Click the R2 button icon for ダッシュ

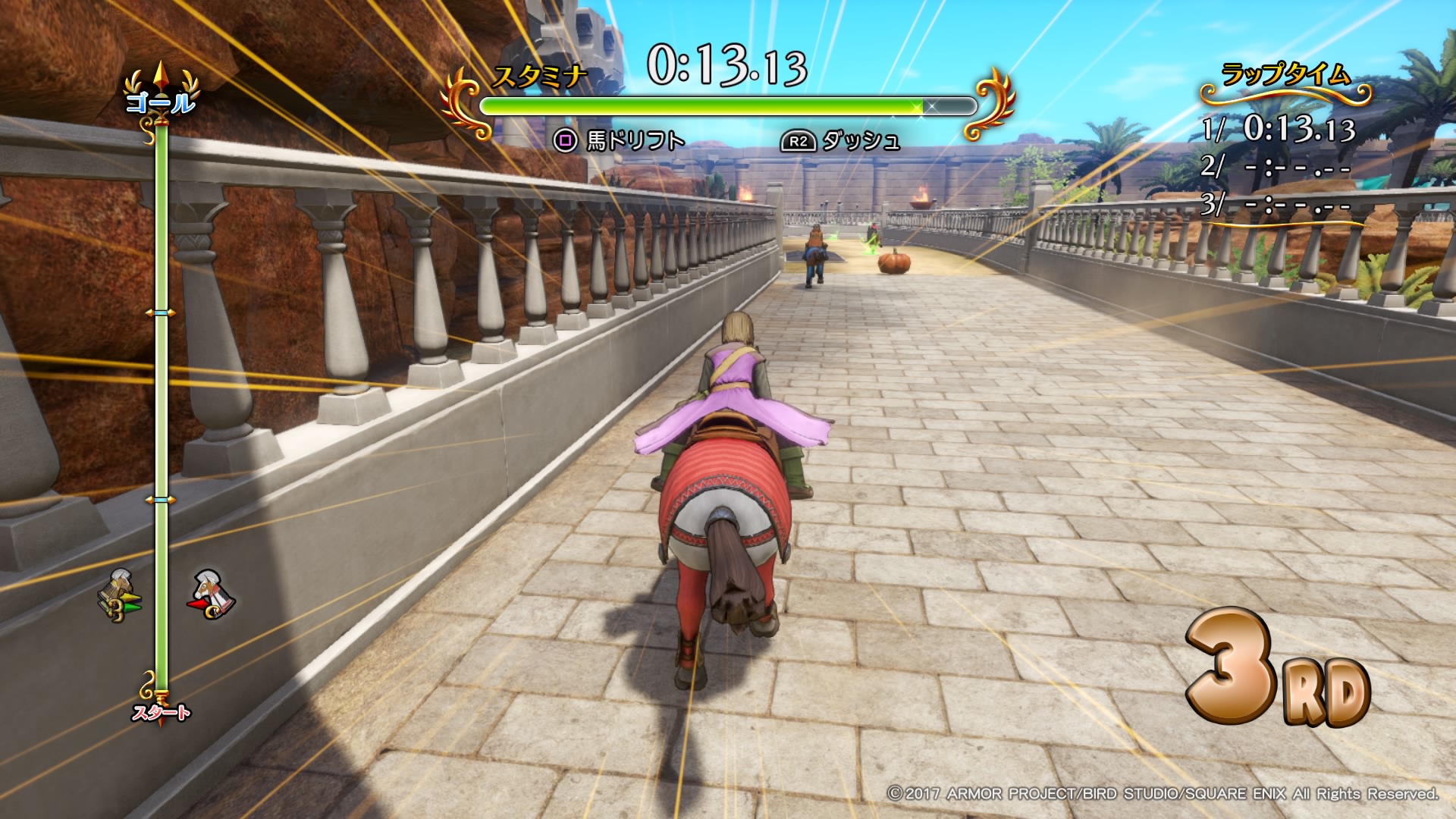click(798, 140)
